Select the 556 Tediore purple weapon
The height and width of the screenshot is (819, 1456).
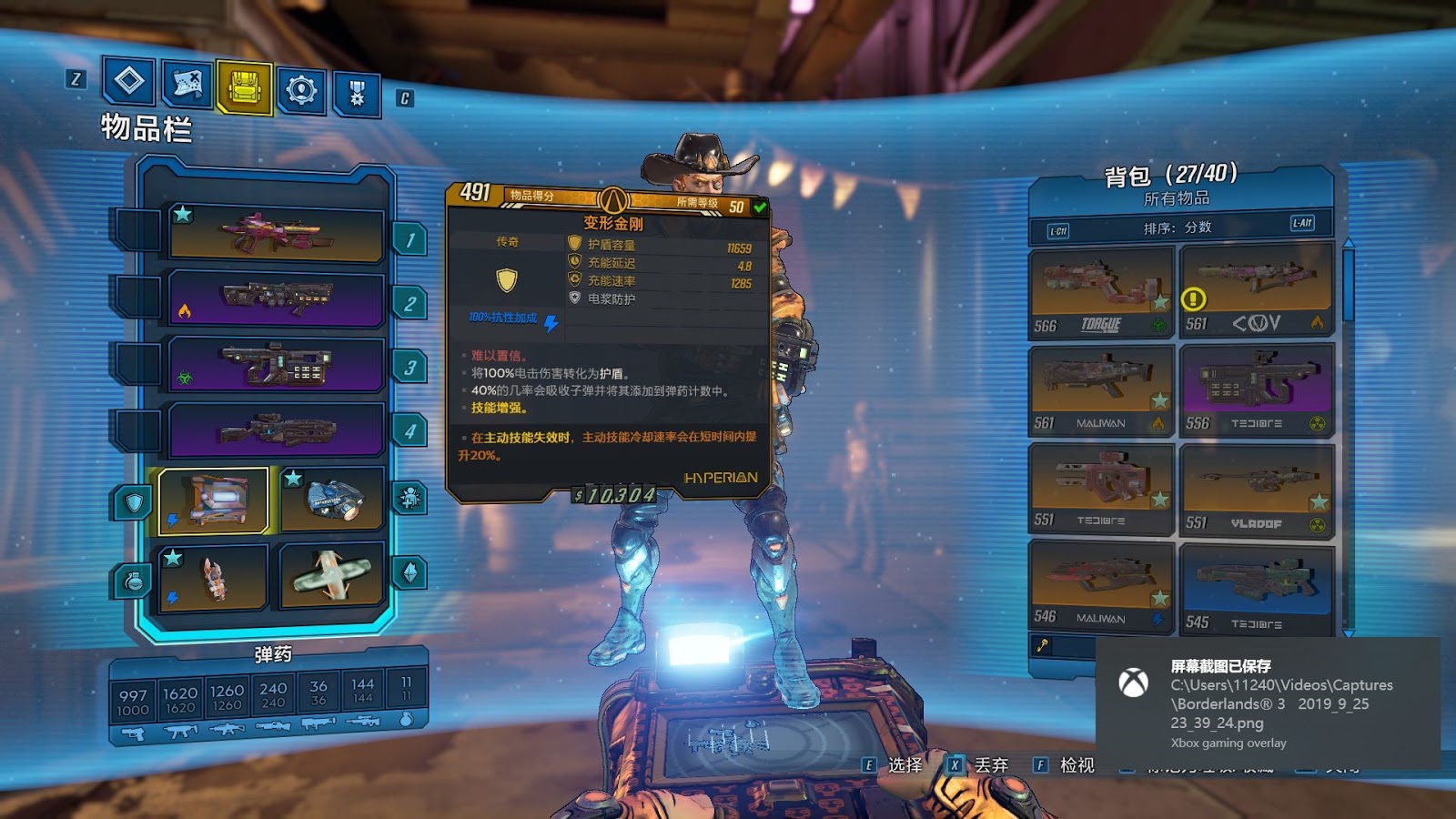1256,391
